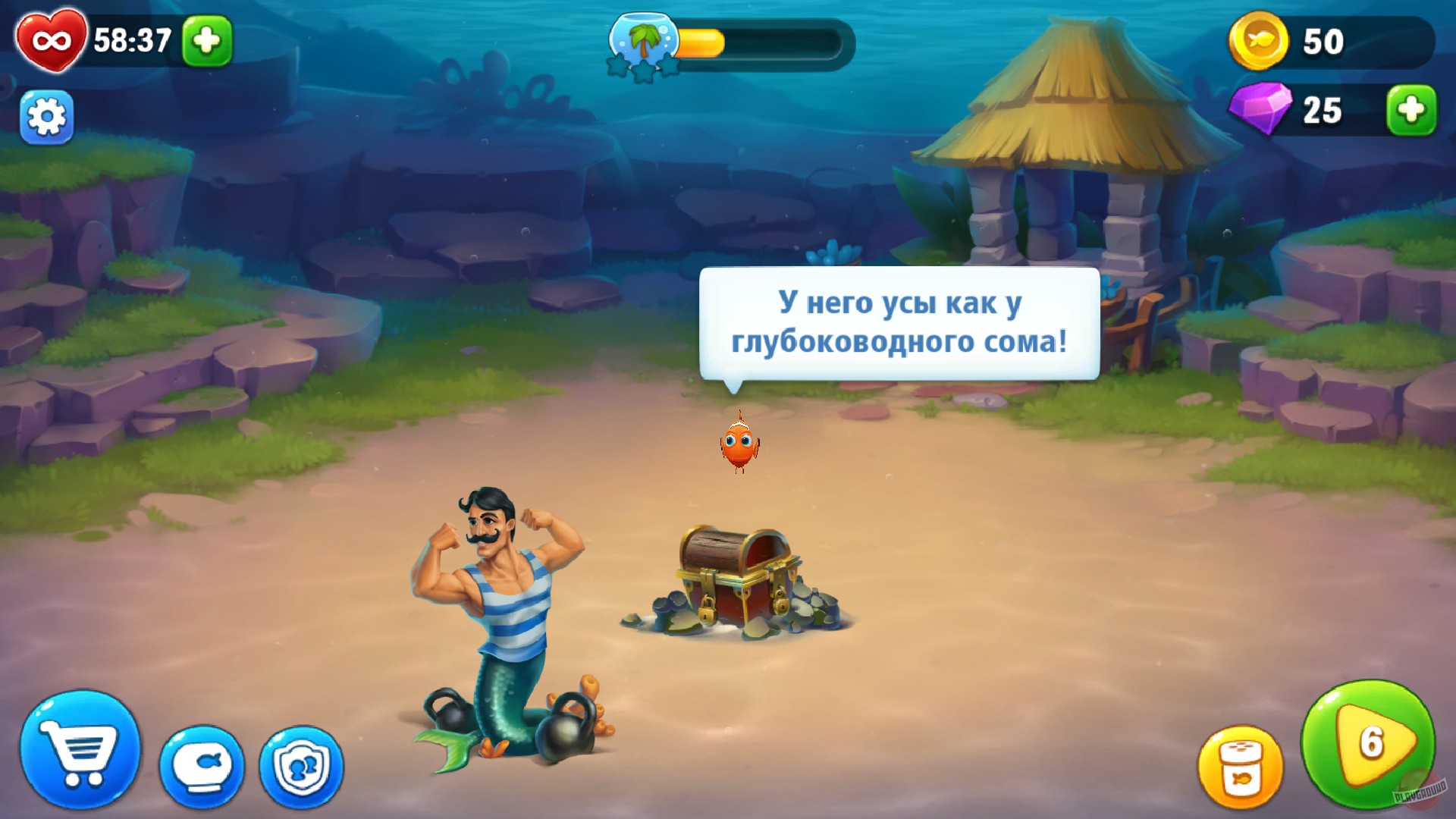Image resolution: width=1456 pixels, height=819 pixels.
Task: Click the gold fish coin icon
Action: (x=1261, y=42)
